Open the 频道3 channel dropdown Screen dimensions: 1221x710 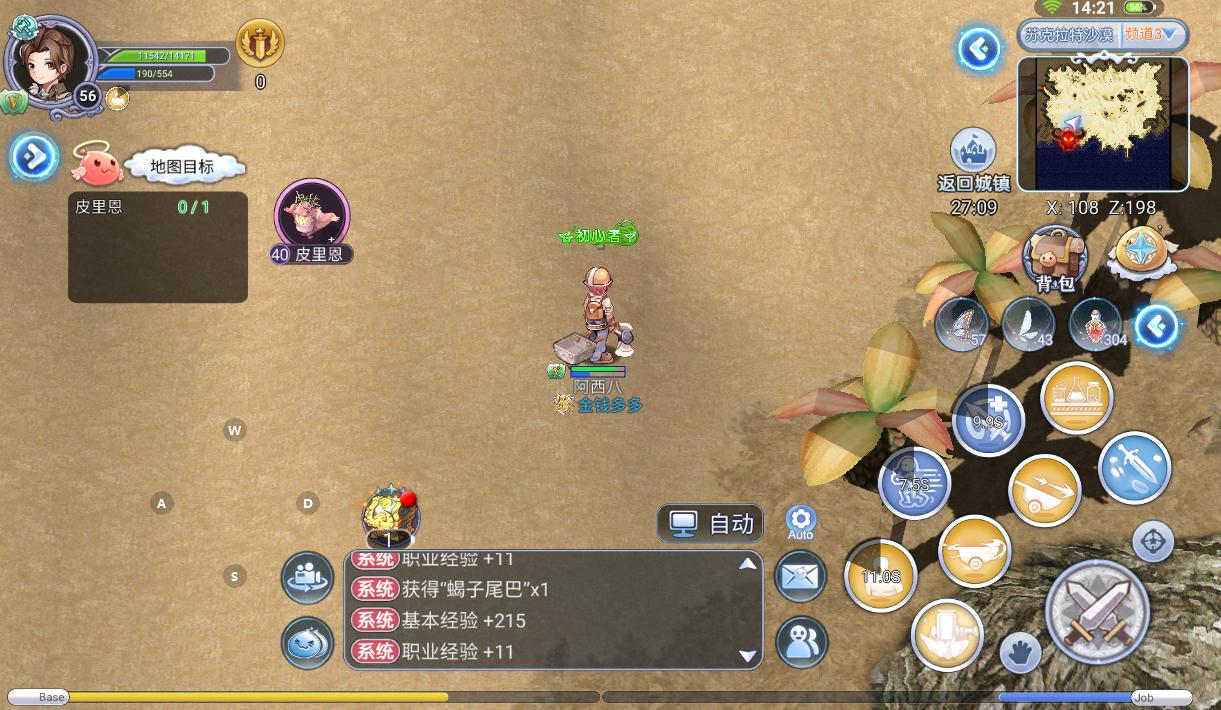pos(1153,34)
